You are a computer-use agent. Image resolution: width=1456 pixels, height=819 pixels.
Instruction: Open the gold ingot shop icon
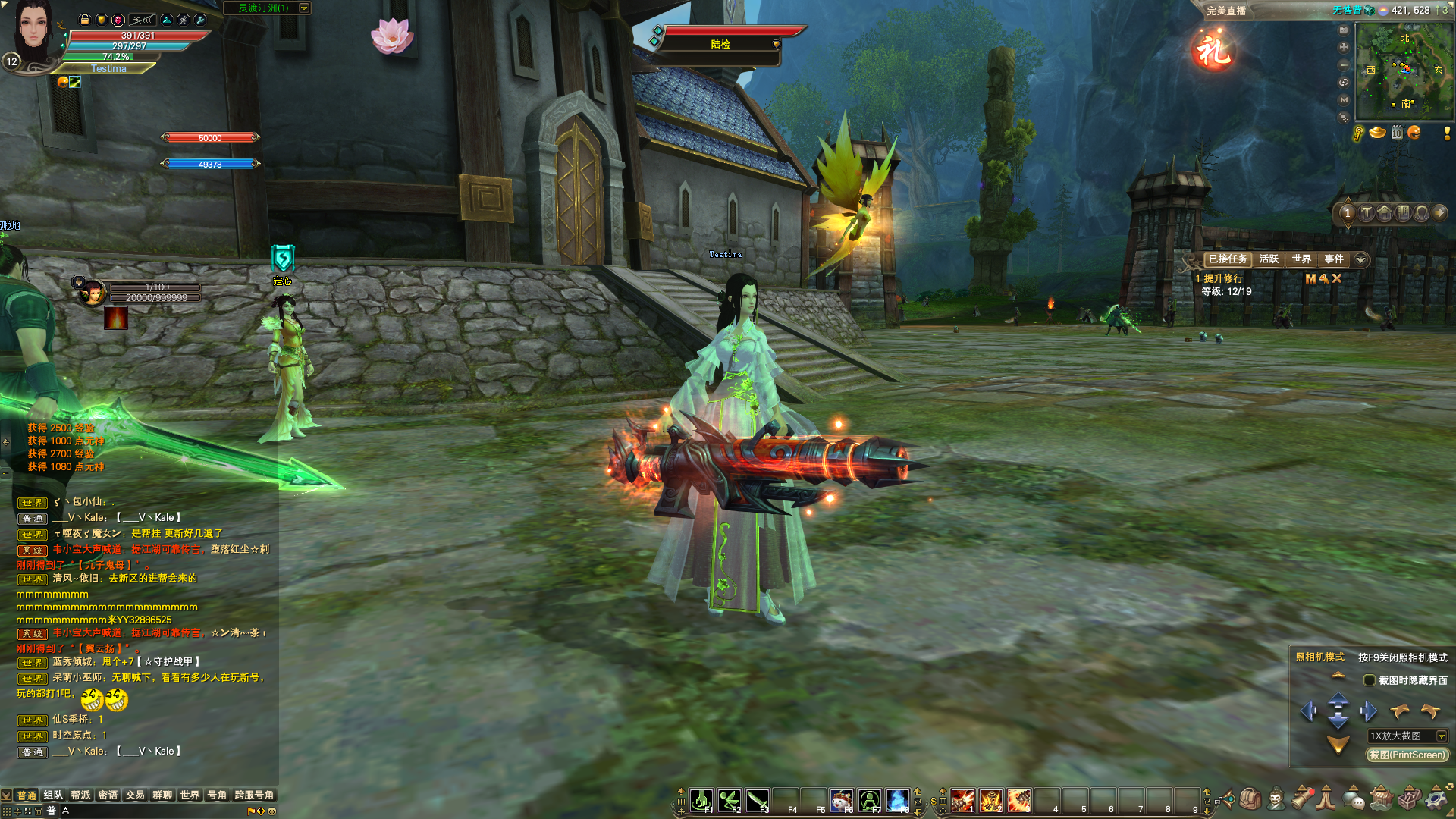pos(1378,133)
